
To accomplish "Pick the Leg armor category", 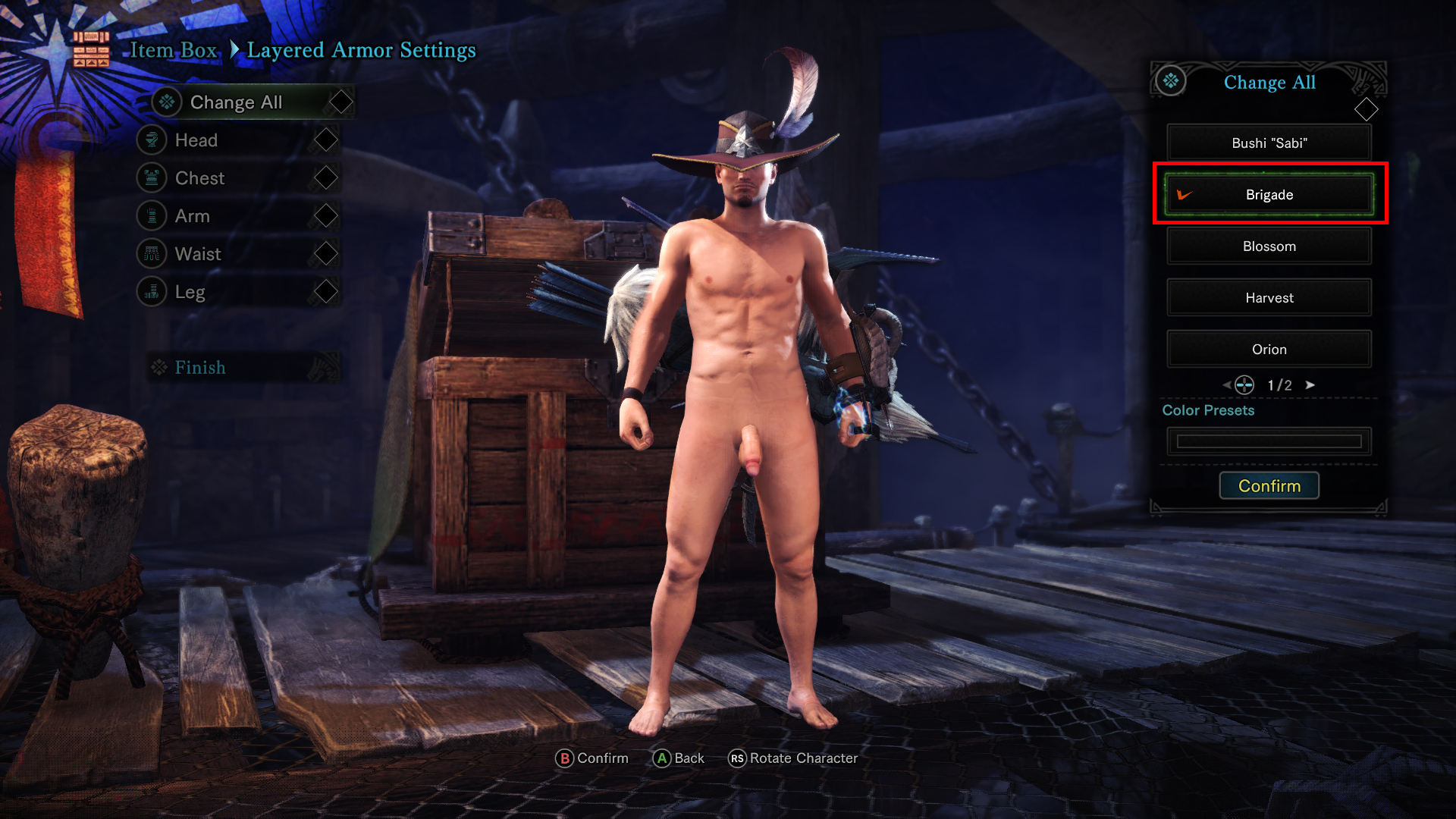I will point(190,292).
